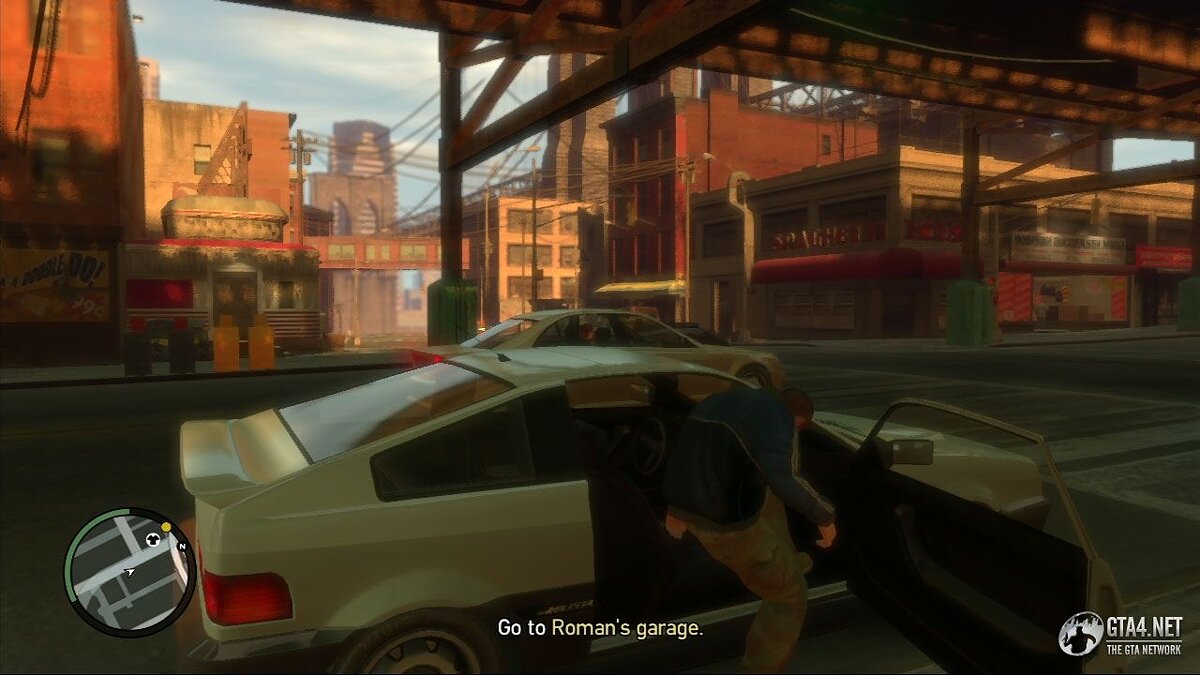Select the white player arrow on minimap
The height and width of the screenshot is (675, 1200).
[129, 572]
